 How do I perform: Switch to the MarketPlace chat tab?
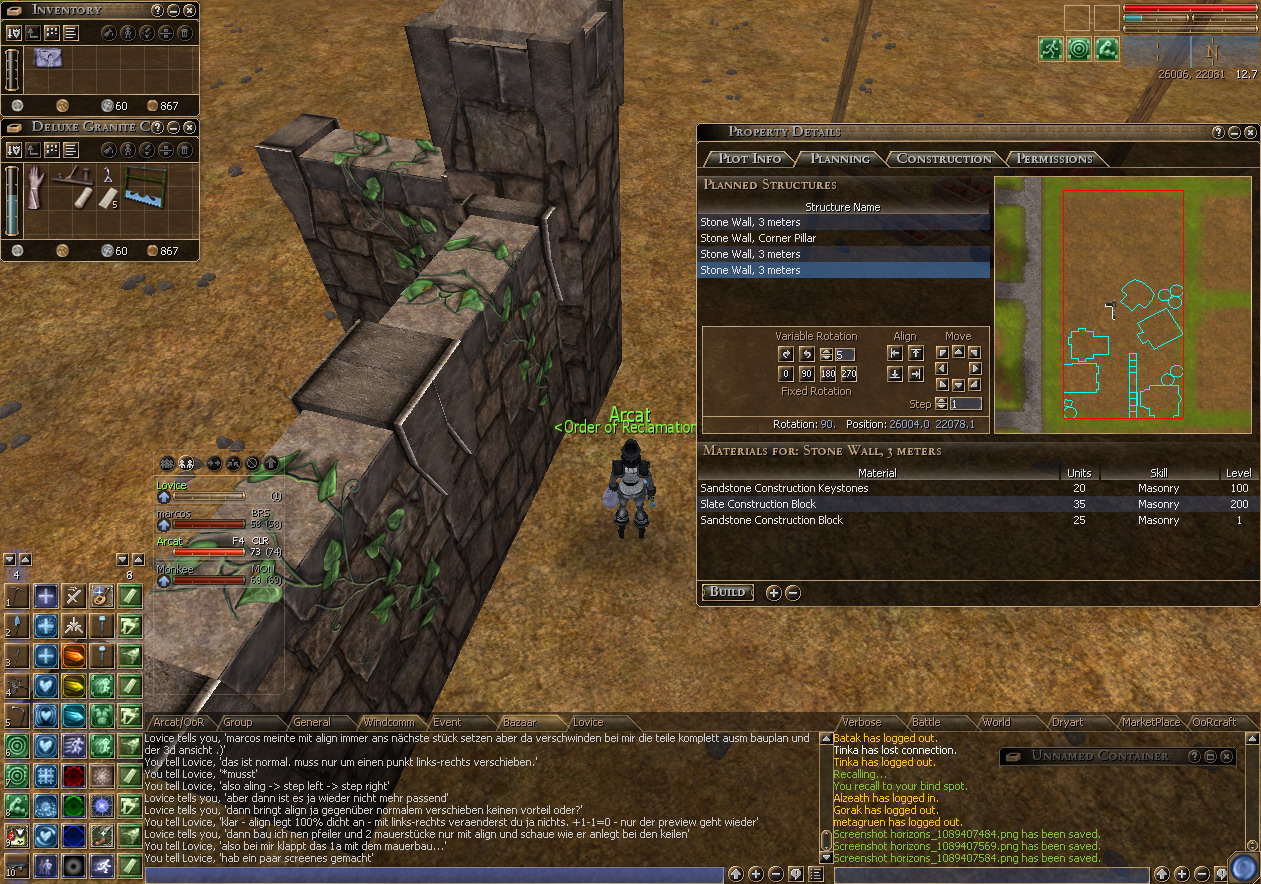[x=1150, y=722]
